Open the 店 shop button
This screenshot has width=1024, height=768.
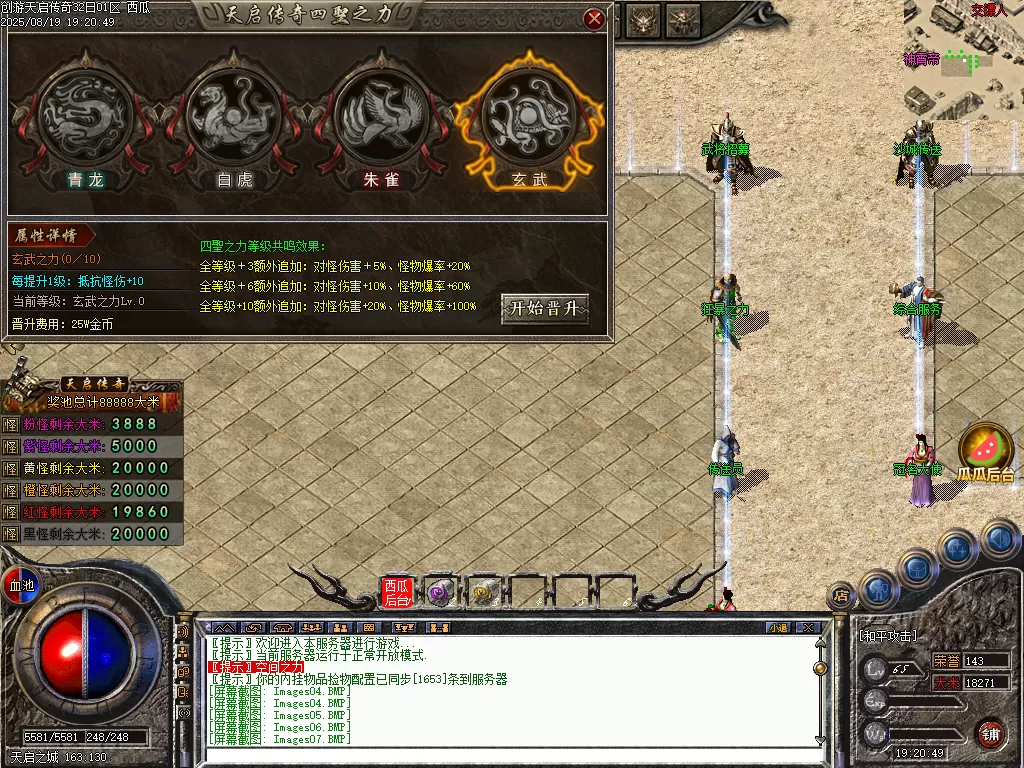842,596
